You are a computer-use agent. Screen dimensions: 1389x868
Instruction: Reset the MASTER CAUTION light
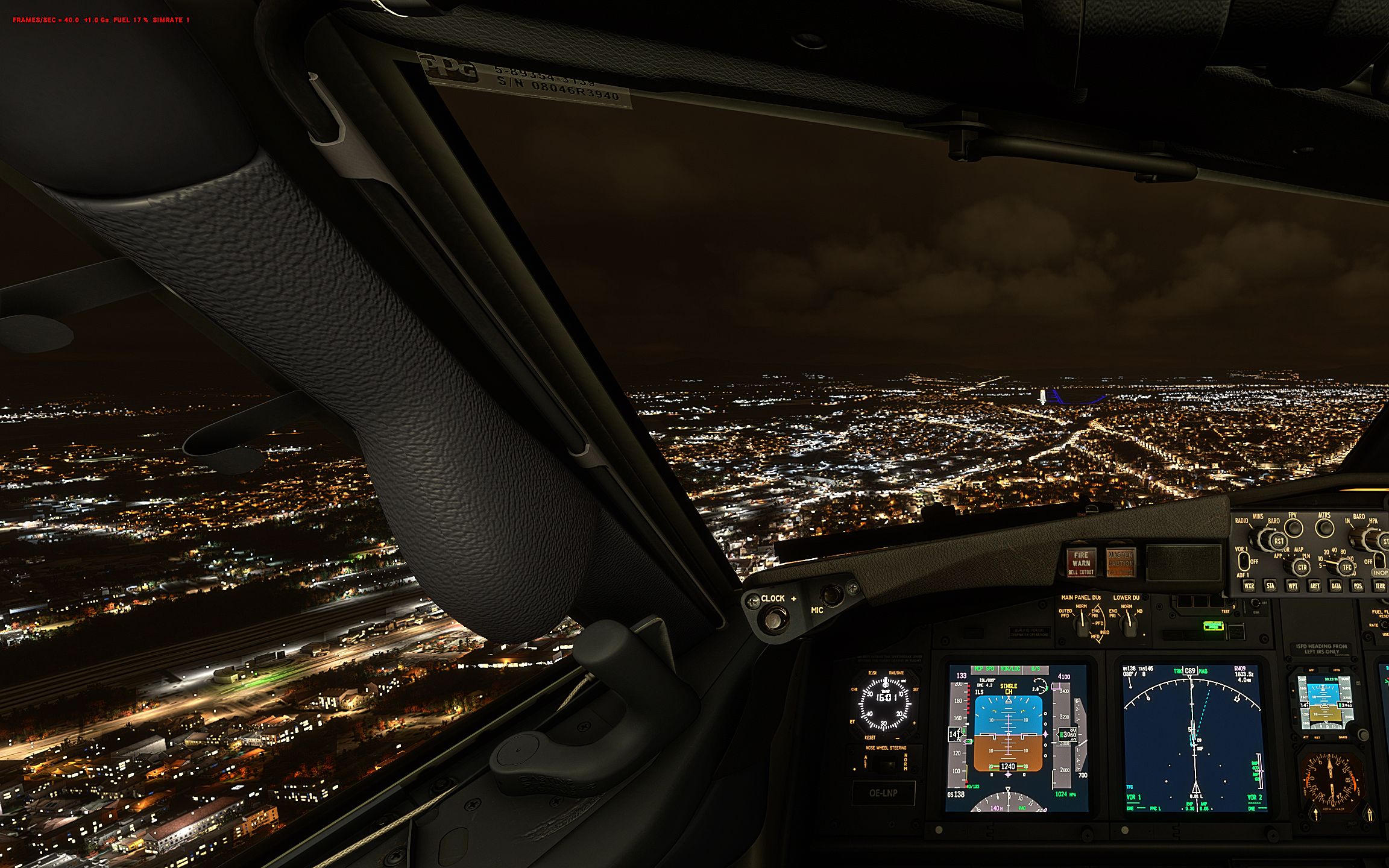tap(1120, 562)
